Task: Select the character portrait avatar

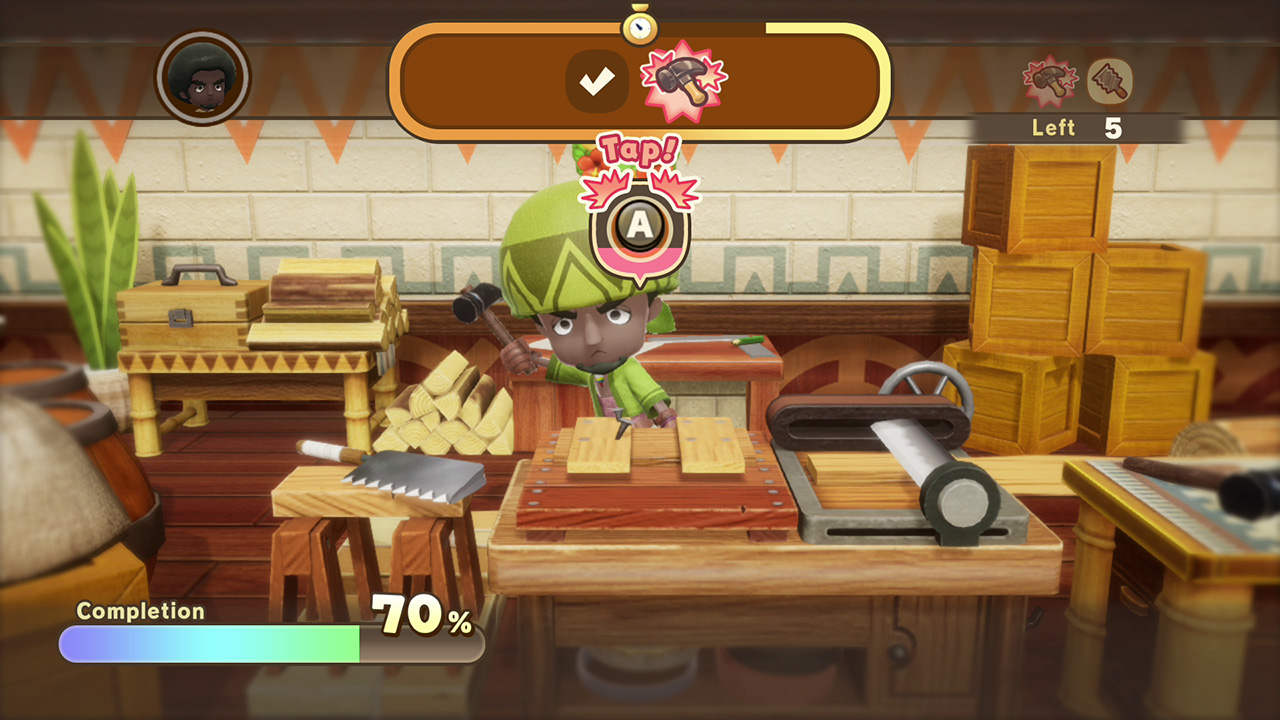Action: [203, 78]
